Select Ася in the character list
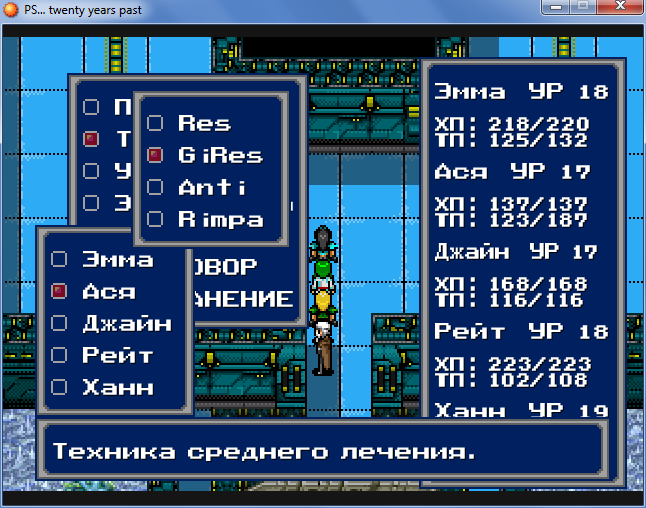 click(x=110, y=292)
